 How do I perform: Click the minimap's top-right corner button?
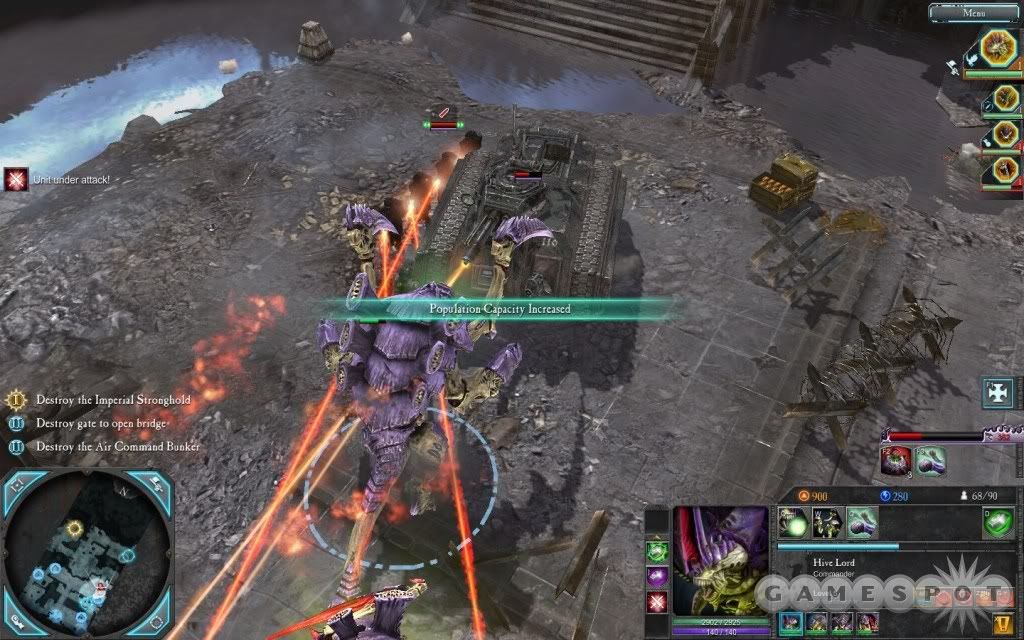[157, 486]
